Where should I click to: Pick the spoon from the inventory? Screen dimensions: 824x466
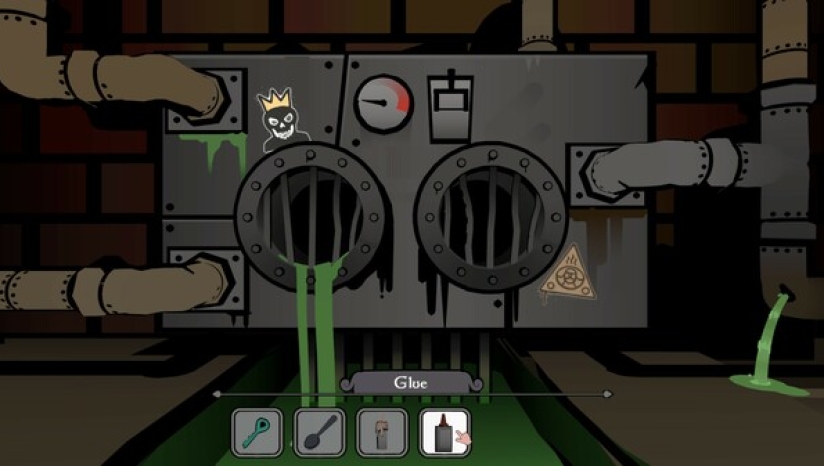pyautogui.click(x=320, y=433)
